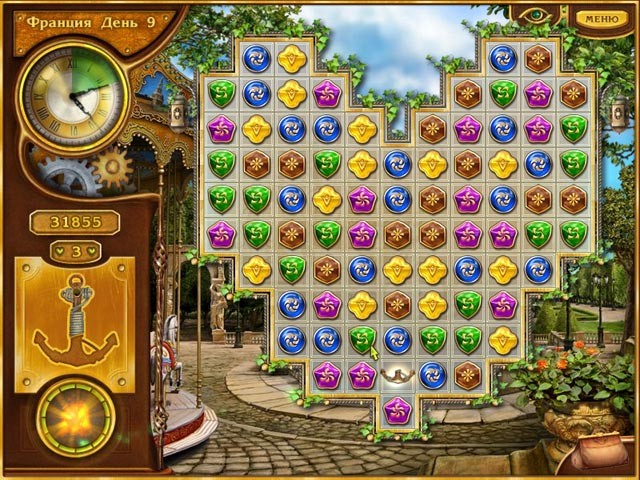640x480 pixels.
Task: Pick the lone purple tile below the anchor fragment
Action: (397, 410)
